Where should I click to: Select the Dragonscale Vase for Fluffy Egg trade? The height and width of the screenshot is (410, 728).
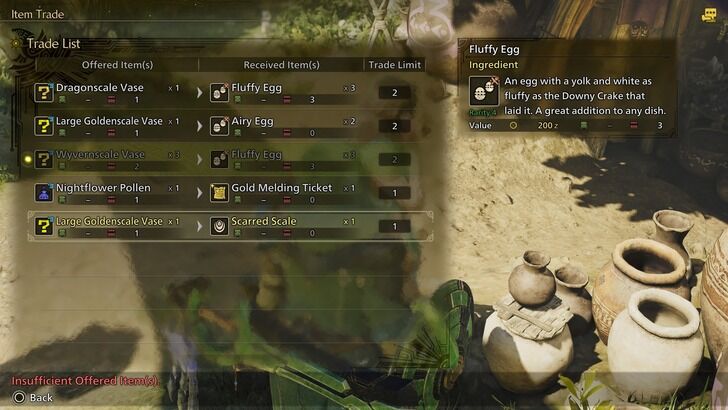coord(230,93)
